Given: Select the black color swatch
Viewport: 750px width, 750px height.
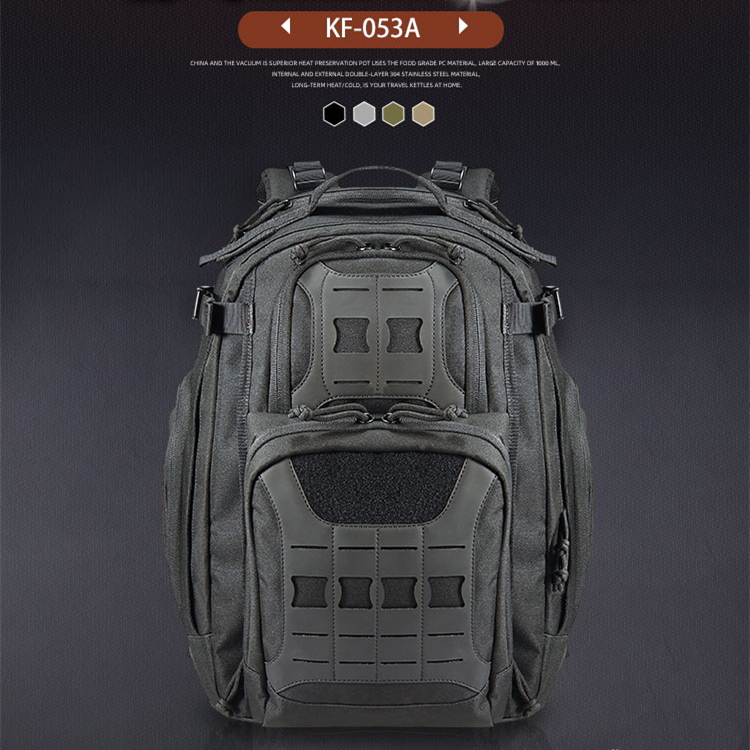Looking at the screenshot, I should (x=333, y=114).
